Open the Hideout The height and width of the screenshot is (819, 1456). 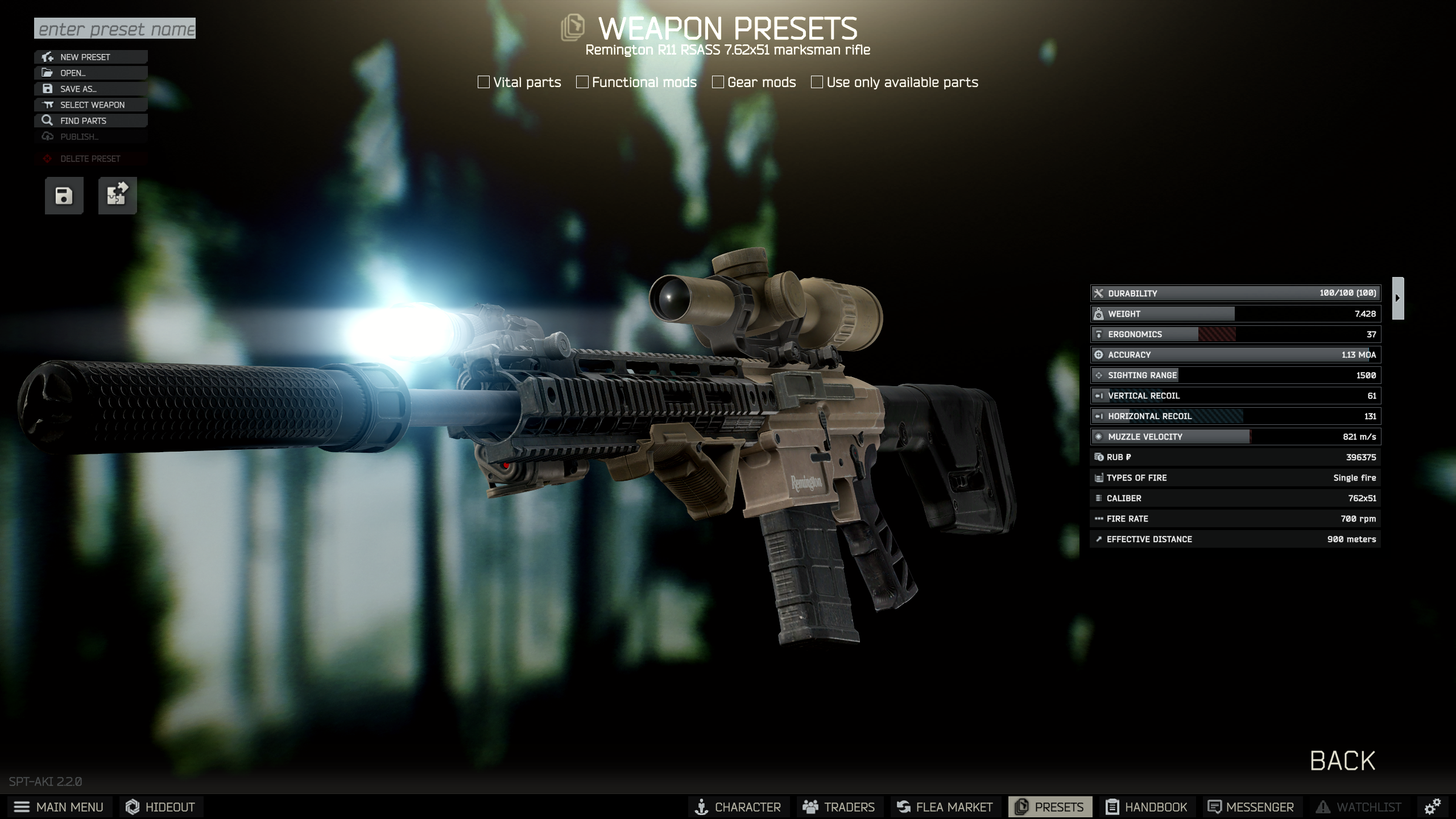[x=161, y=807]
